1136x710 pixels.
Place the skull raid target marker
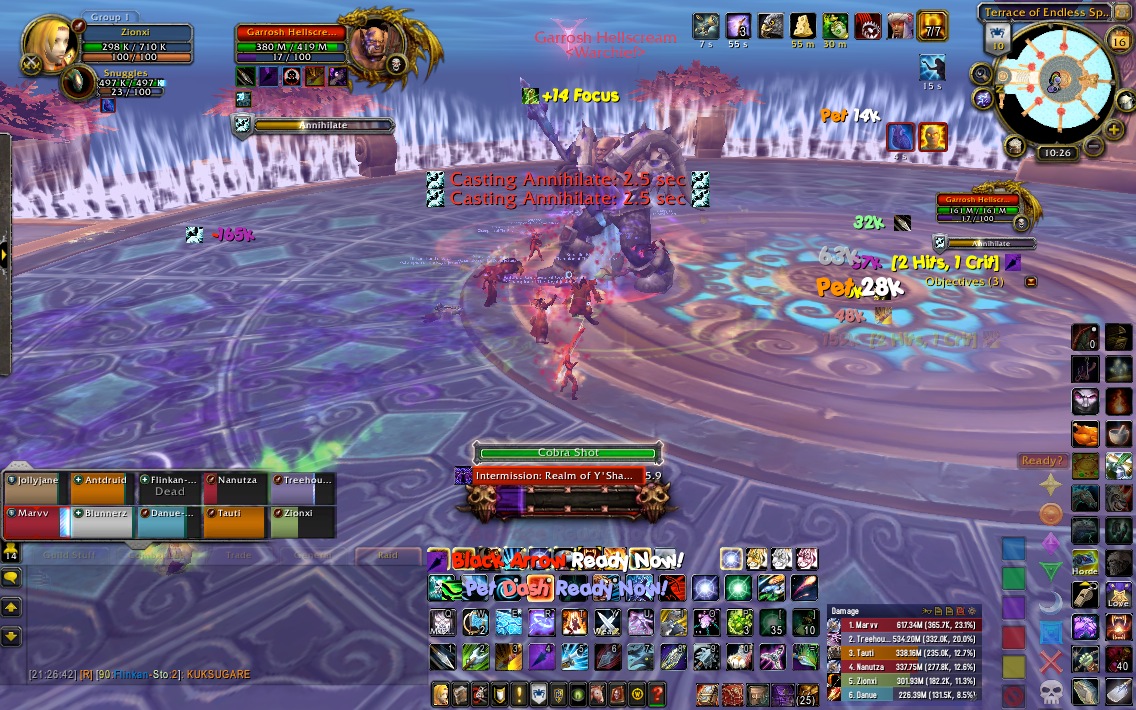click(1050, 691)
